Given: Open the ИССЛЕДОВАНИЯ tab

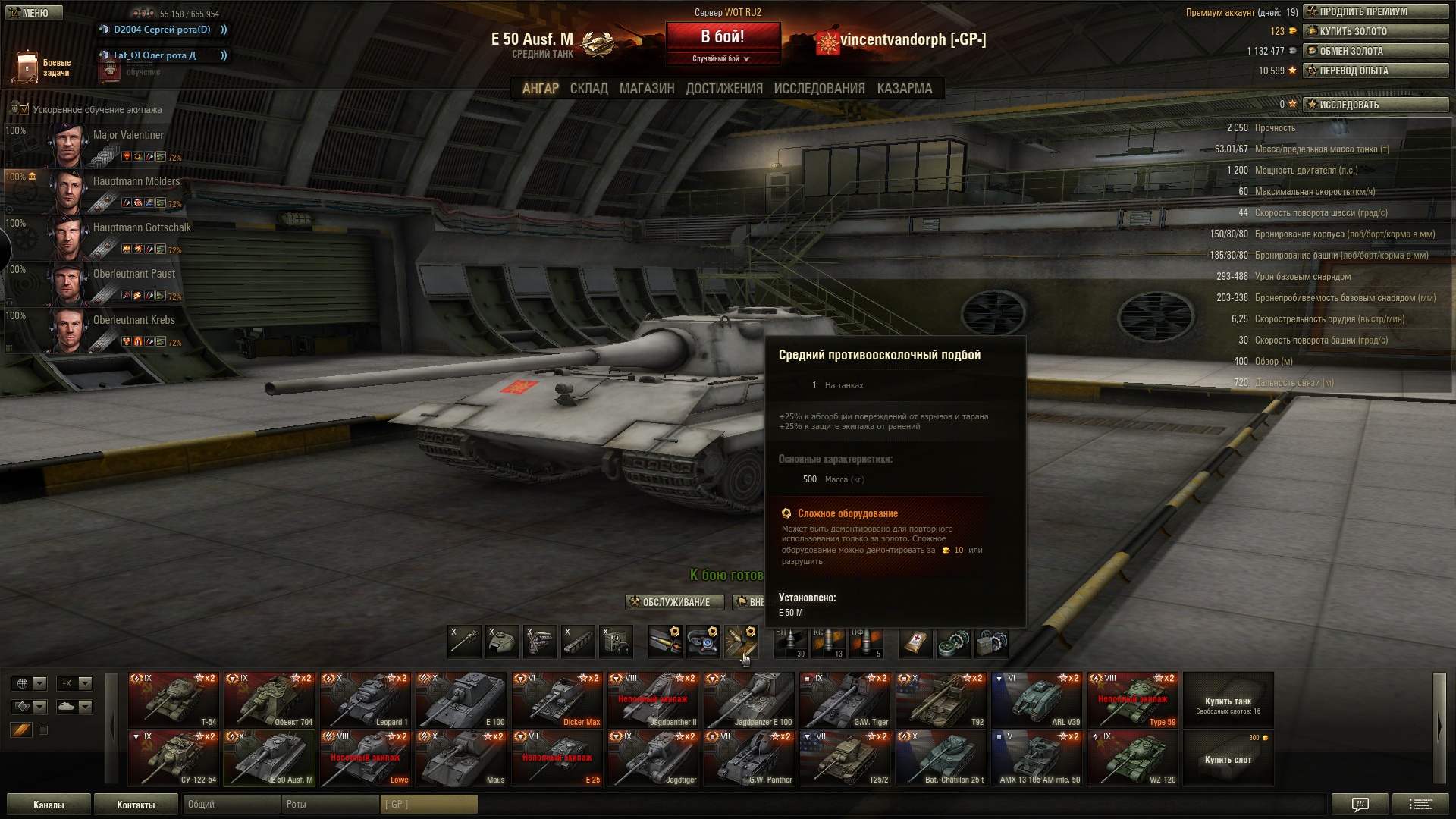Looking at the screenshot, I should point(819,89).
